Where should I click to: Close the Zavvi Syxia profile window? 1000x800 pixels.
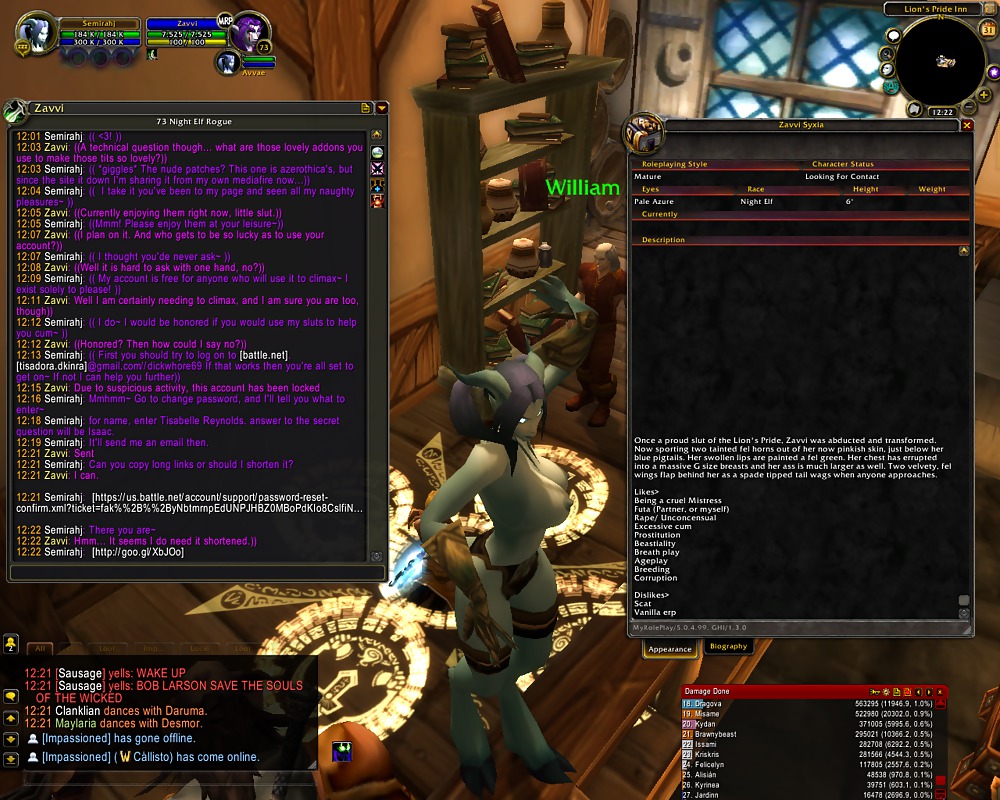(967, 125)
